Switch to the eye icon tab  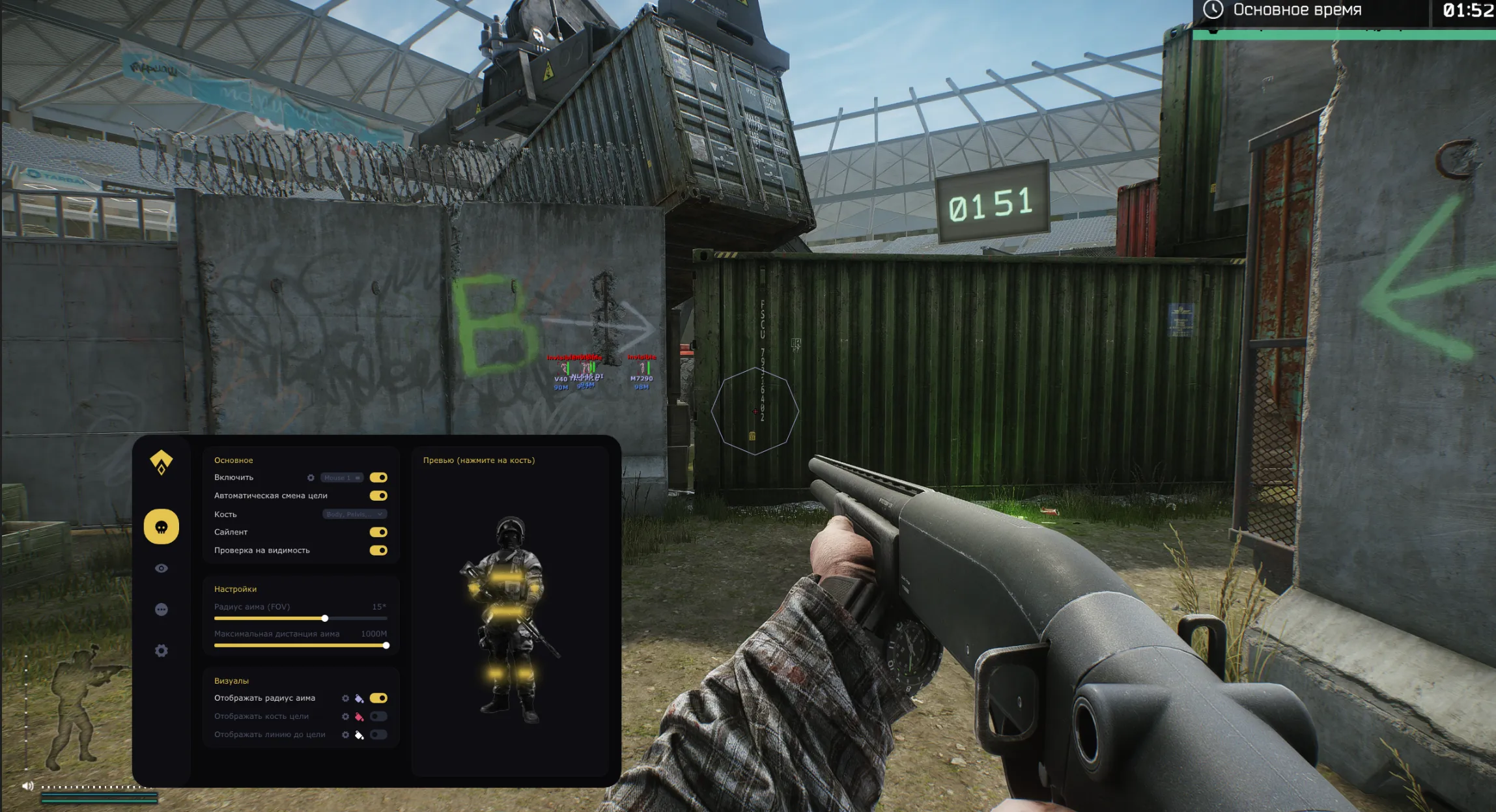[162, 568]
